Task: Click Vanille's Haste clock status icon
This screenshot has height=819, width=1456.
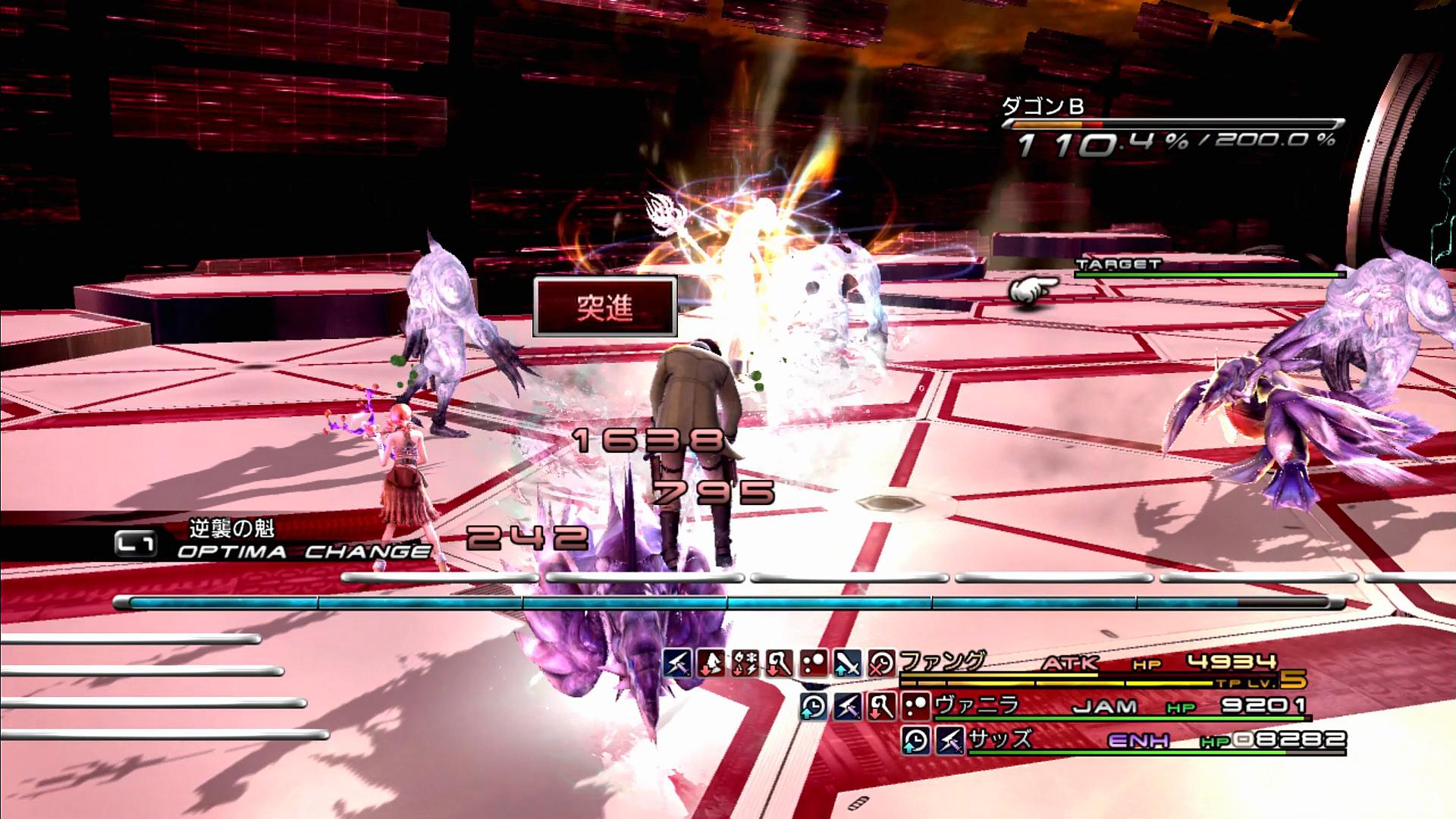Action: click(814, 707)
